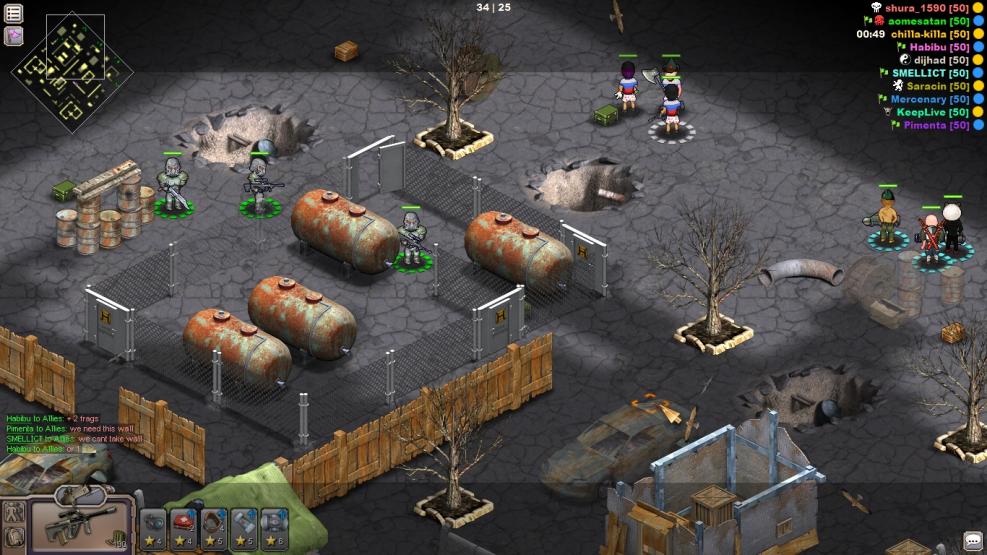Open the list menu button
Image resolution: width=987 pixels, height=555 pixels.
coord(14,13)
